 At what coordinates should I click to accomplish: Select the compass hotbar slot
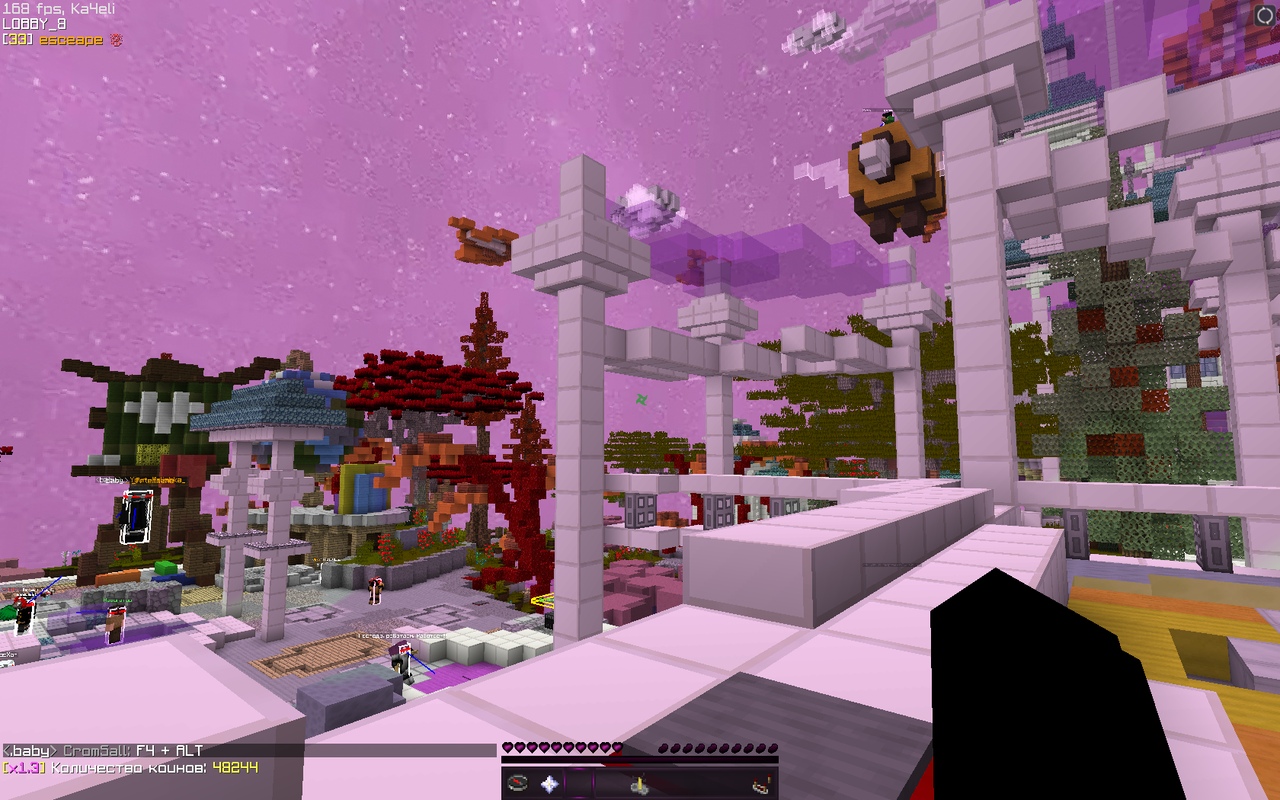coord(517,784)
